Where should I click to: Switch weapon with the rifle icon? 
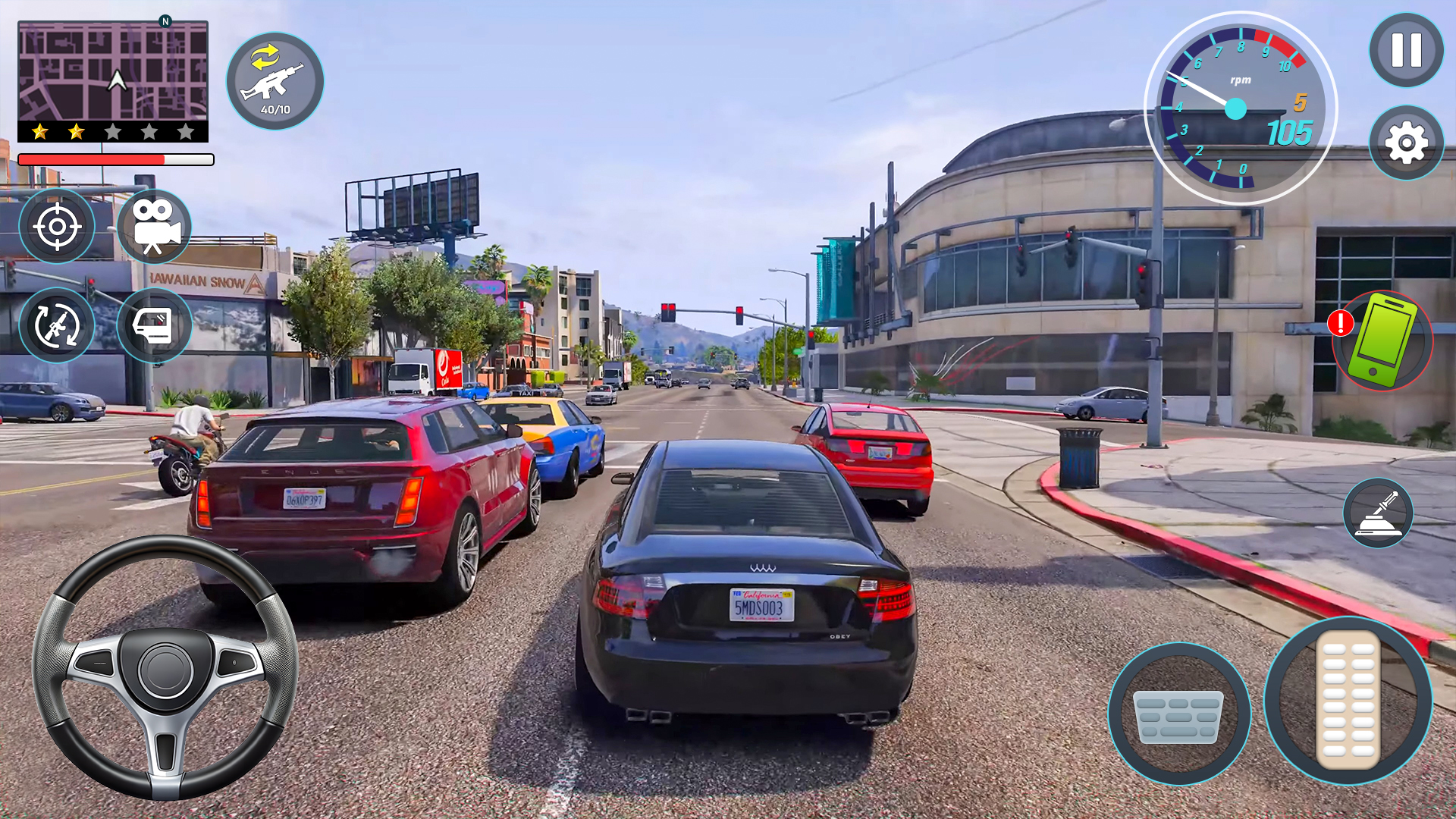coord(275,81)
